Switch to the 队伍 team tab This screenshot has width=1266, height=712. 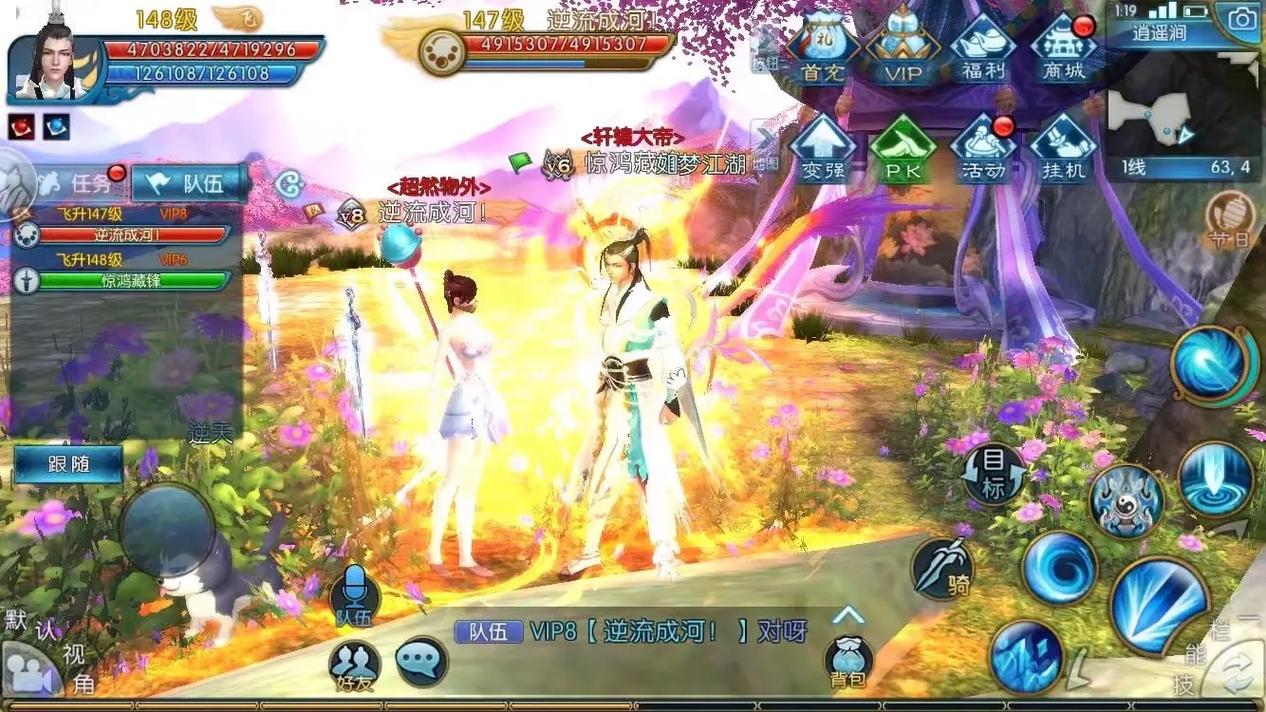pyautogui.click(x=190, y=183)
